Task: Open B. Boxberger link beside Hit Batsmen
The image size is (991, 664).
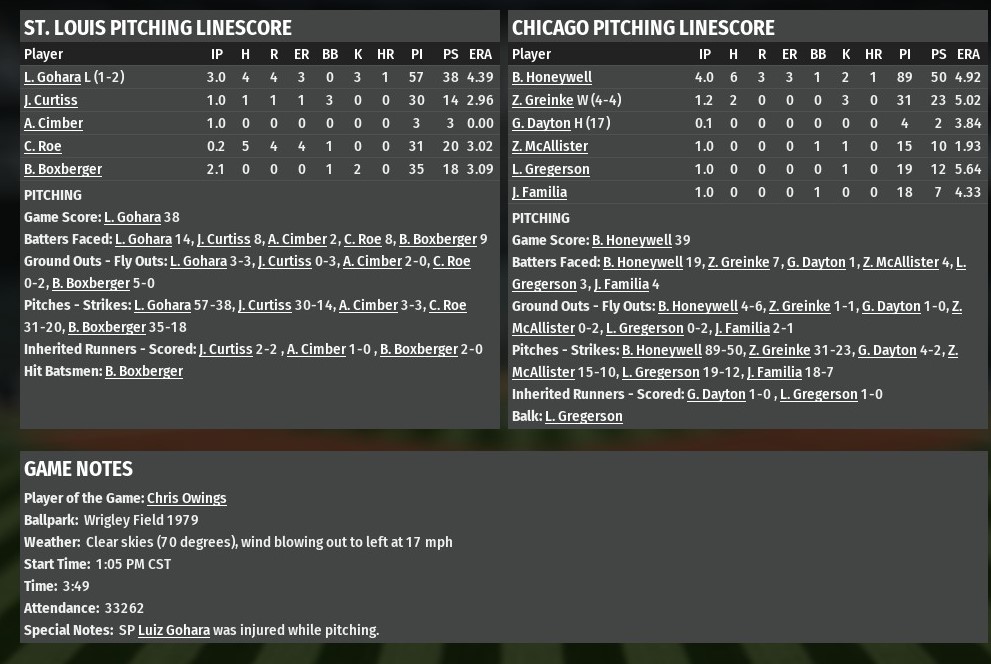Action: pyautogui.click(x=144, y=371)
